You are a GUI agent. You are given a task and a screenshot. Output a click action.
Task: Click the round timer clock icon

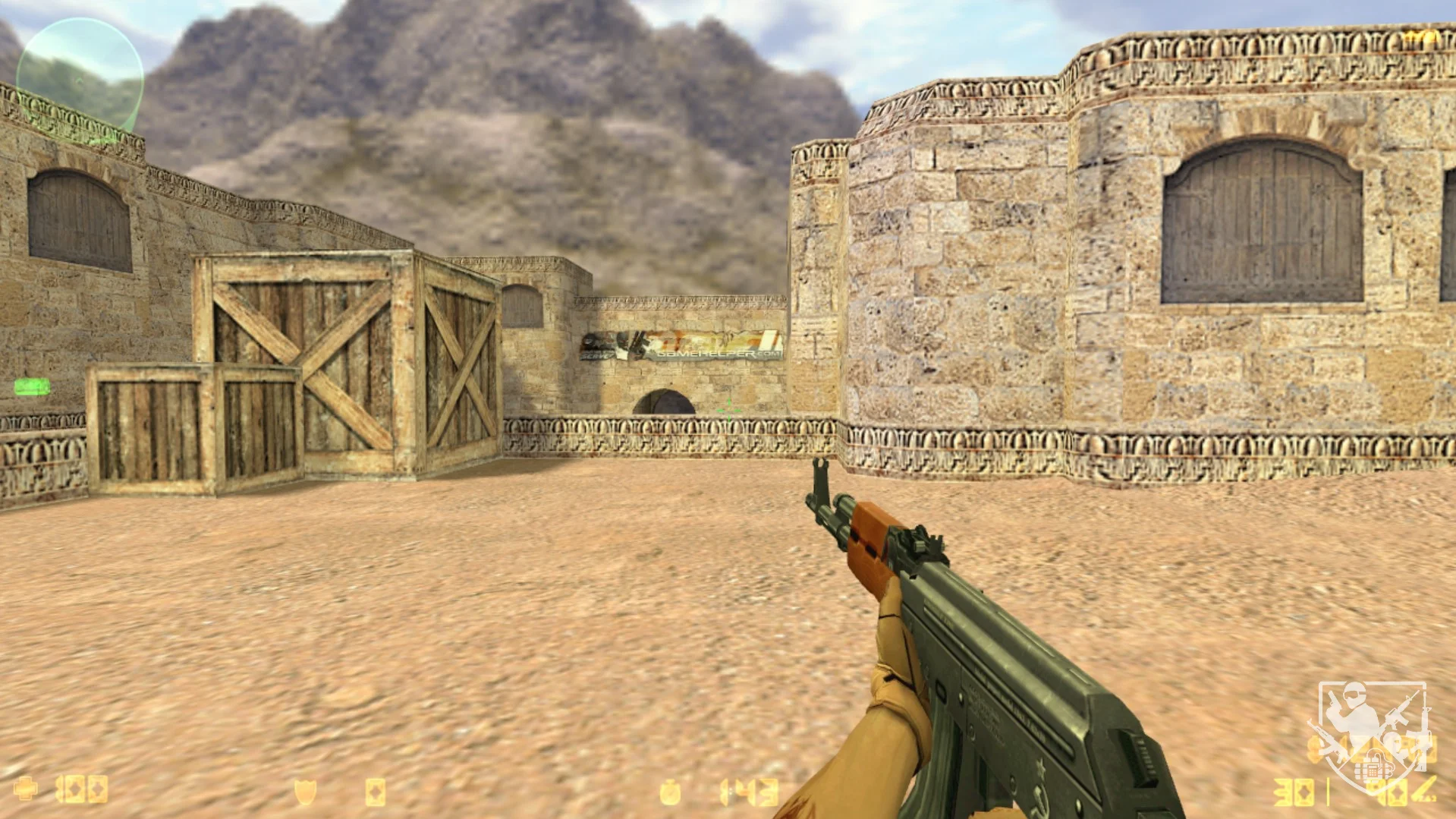click(670, 792)
